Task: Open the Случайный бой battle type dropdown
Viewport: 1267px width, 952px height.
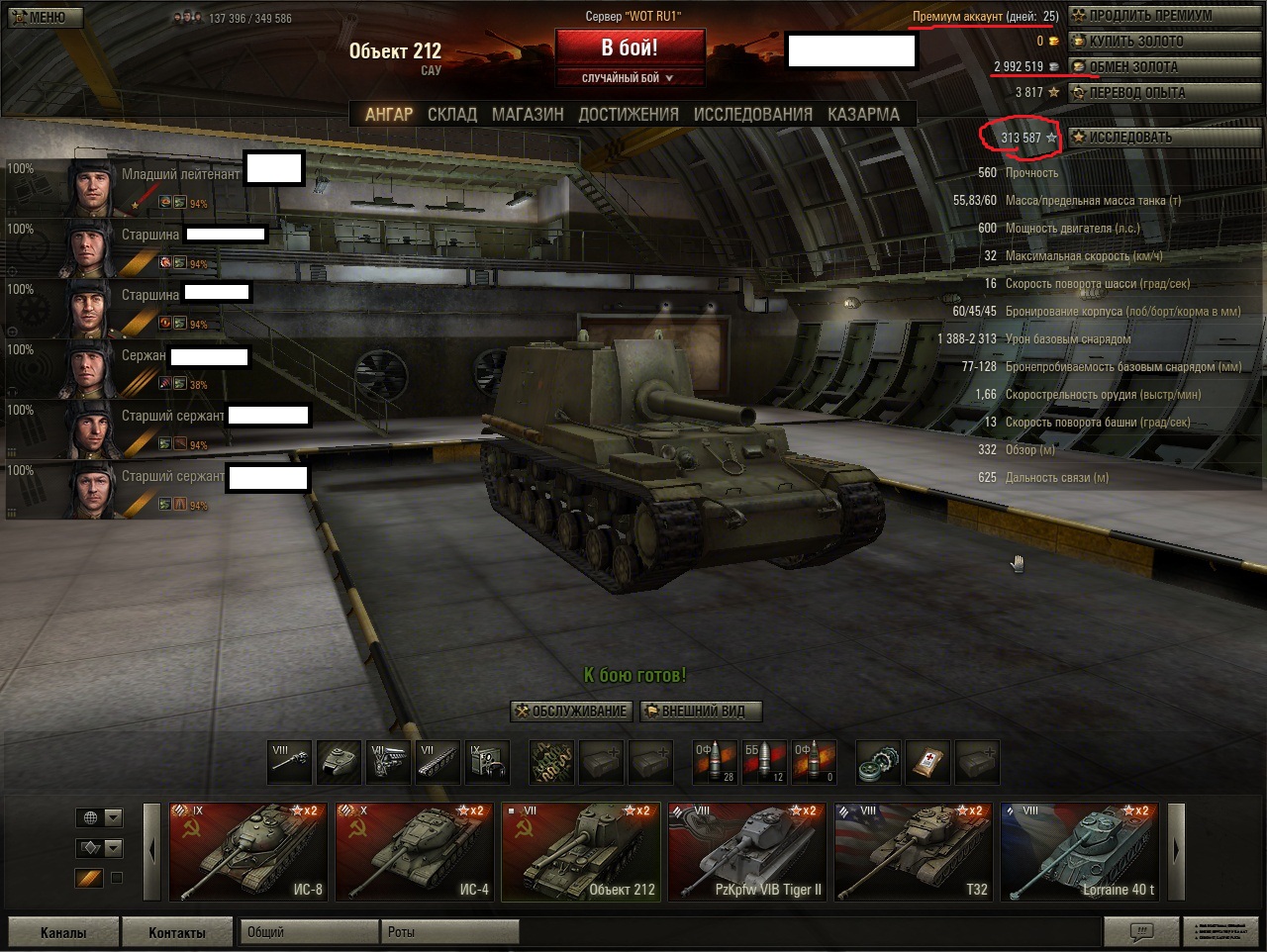Action: click(x=630, y=78)
